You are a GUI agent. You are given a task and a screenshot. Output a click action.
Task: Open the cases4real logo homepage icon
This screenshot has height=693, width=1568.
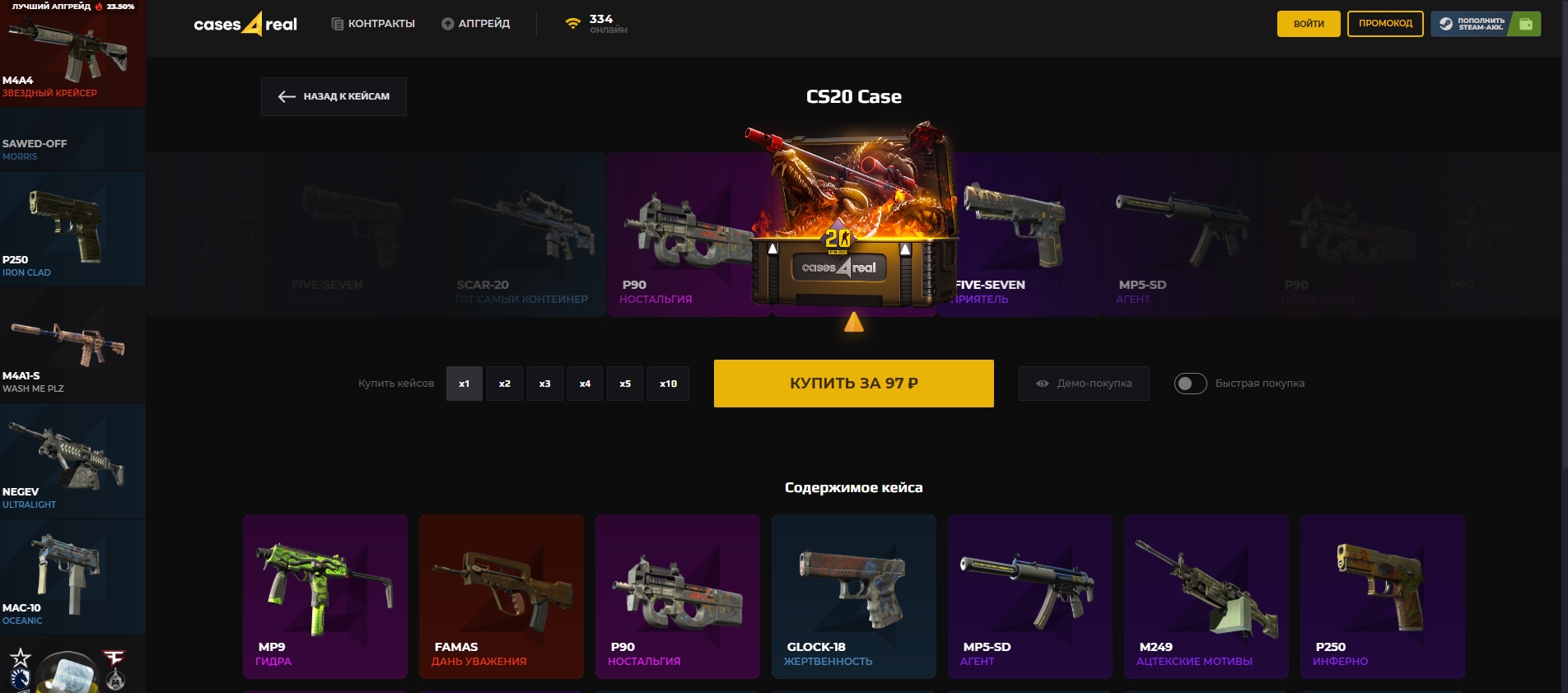(245, 24)
